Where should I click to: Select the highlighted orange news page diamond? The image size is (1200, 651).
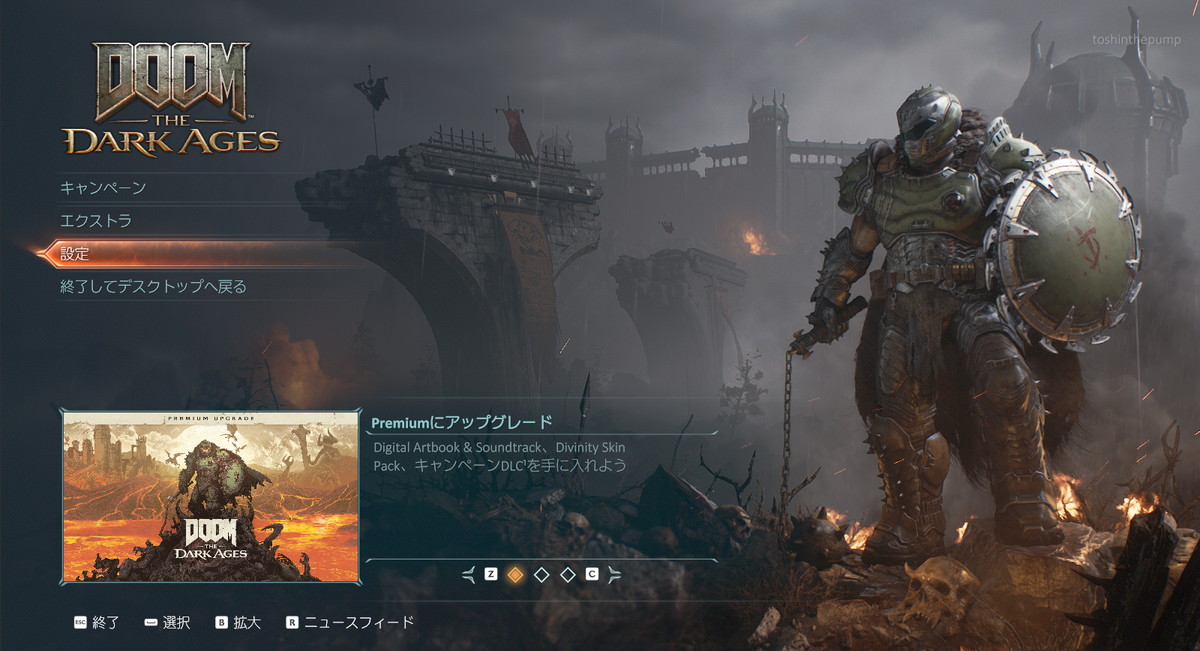point(516,574)
